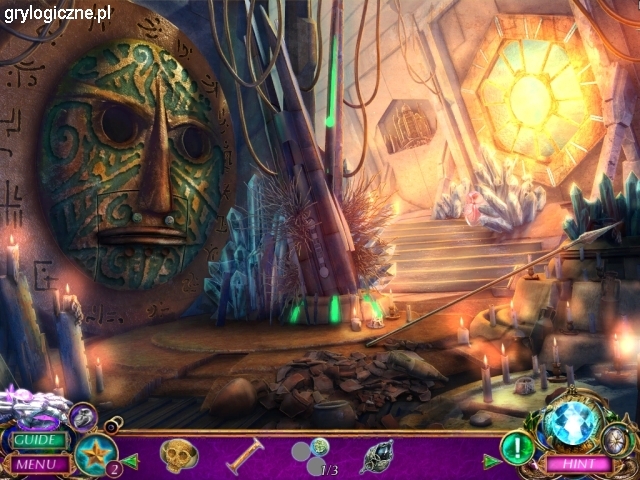Open the strategy Guide
This screenshot has height=480, width=640.
pyautogui.click(x=39, y=439)
